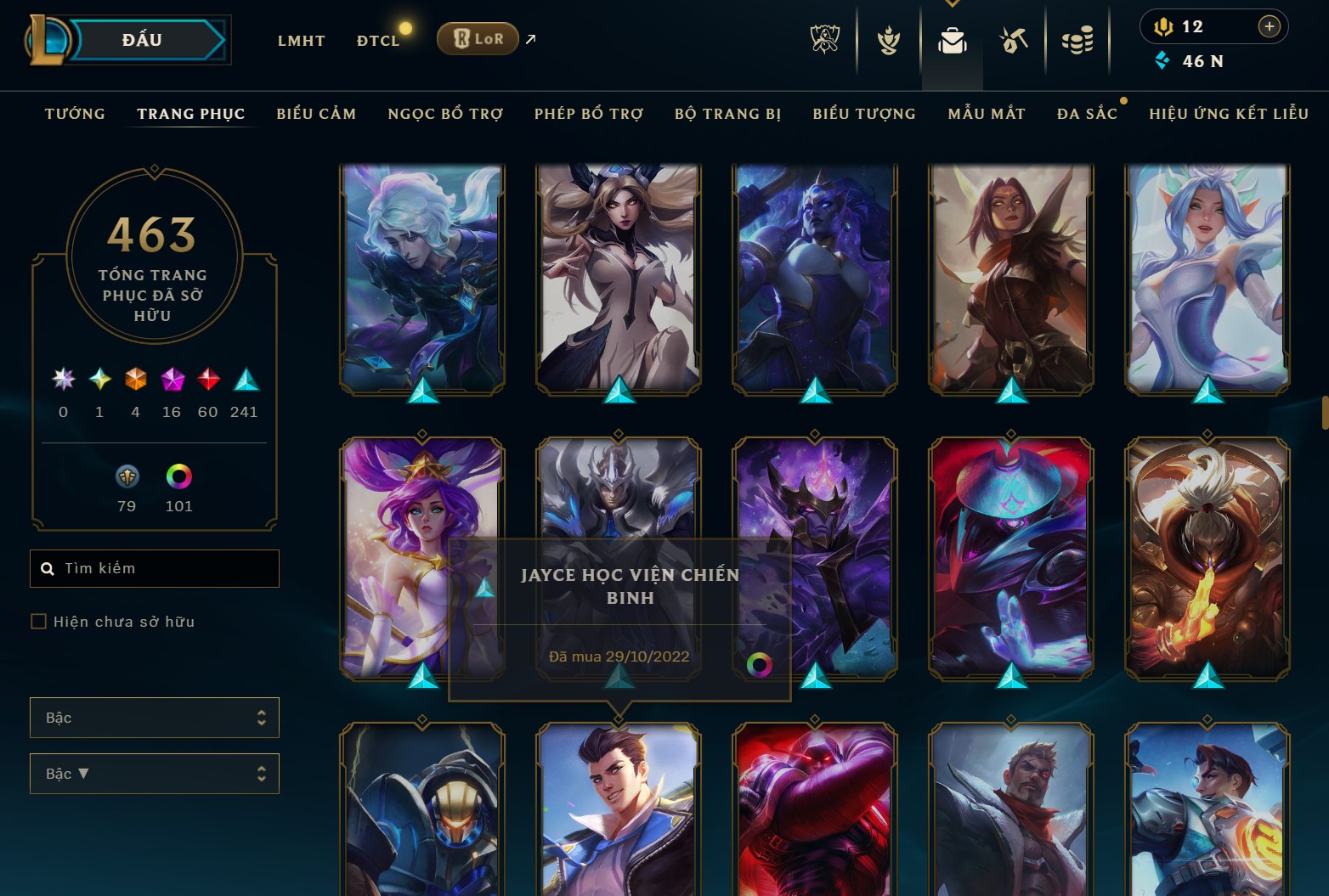Open the Collection backpack icon
Screen dimensions: 1329x896
(x=952, y=40)
